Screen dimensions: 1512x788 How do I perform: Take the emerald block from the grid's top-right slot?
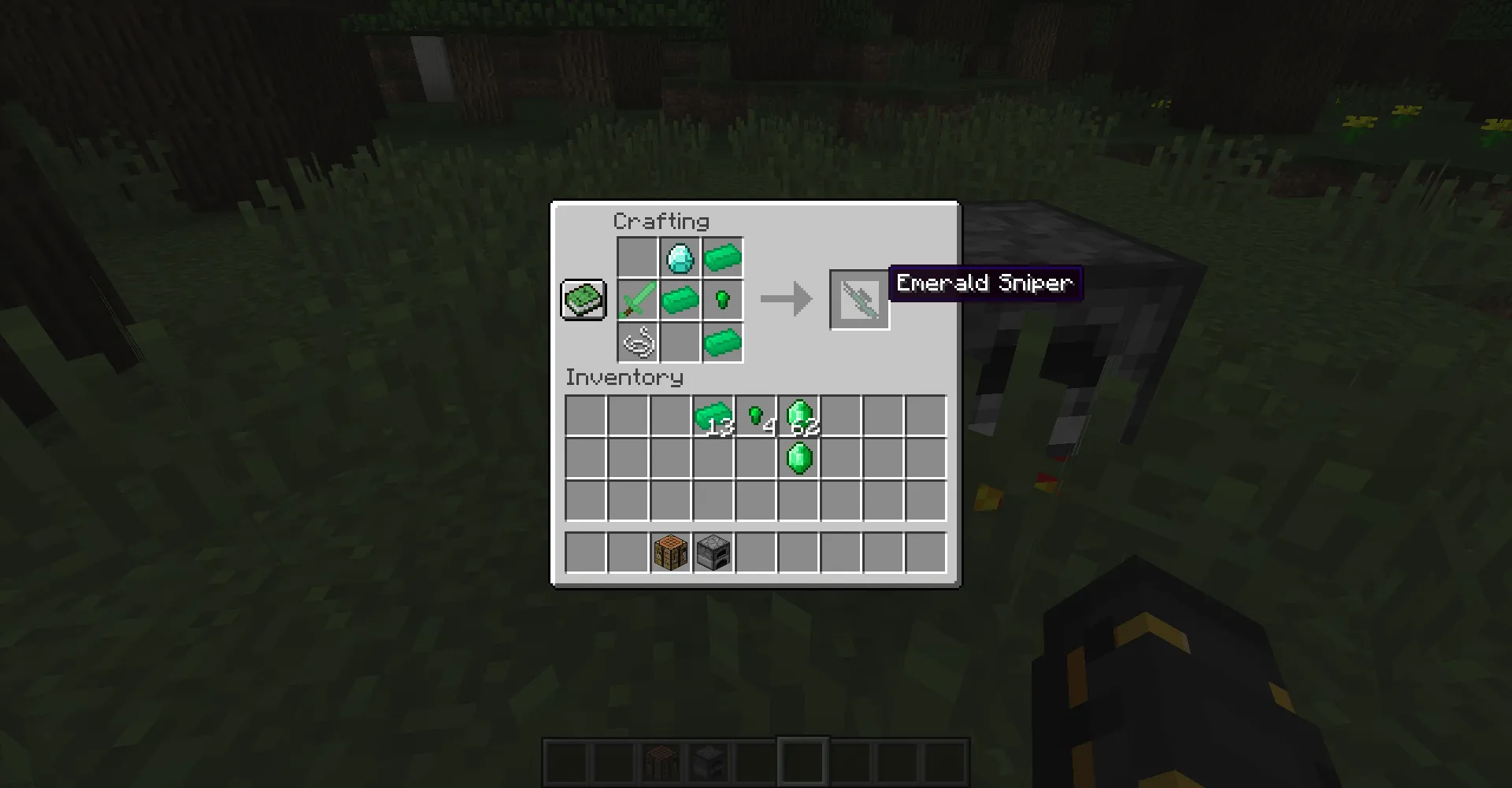pos(723,257)
